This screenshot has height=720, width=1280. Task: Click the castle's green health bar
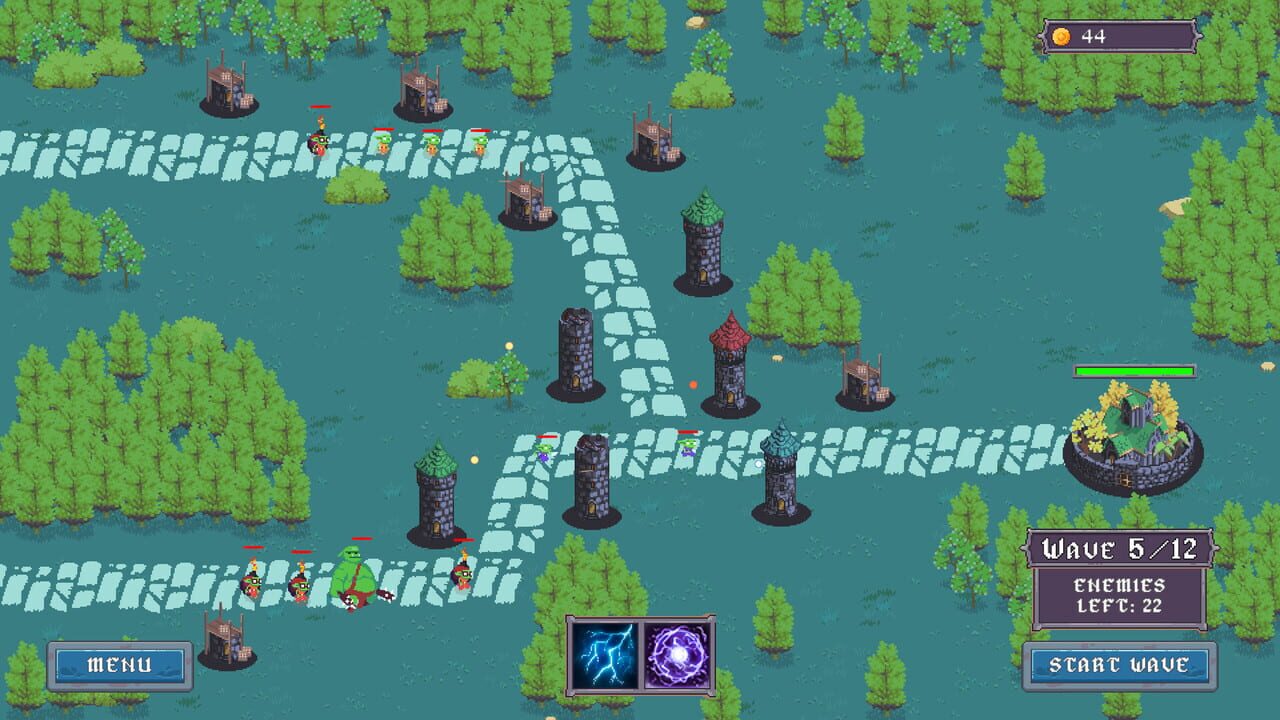[x=1134, y=370]
